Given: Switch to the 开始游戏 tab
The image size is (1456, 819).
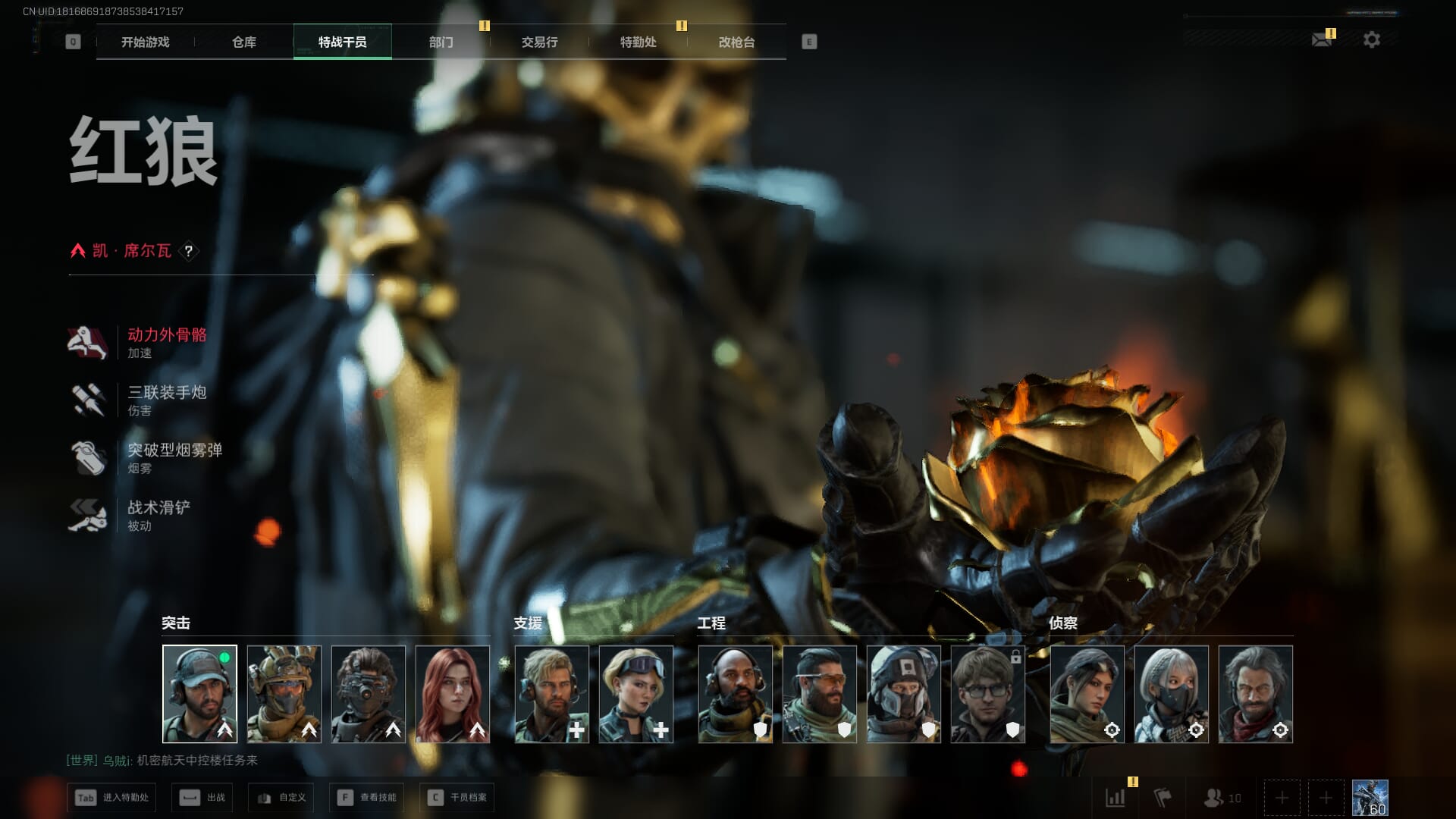Looking at the screenshot, I should [145, 42].
